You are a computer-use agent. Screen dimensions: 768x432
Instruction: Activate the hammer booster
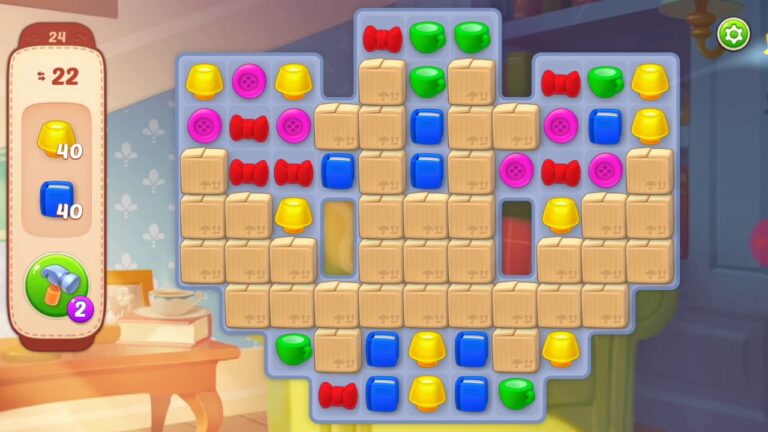[57, 285]
